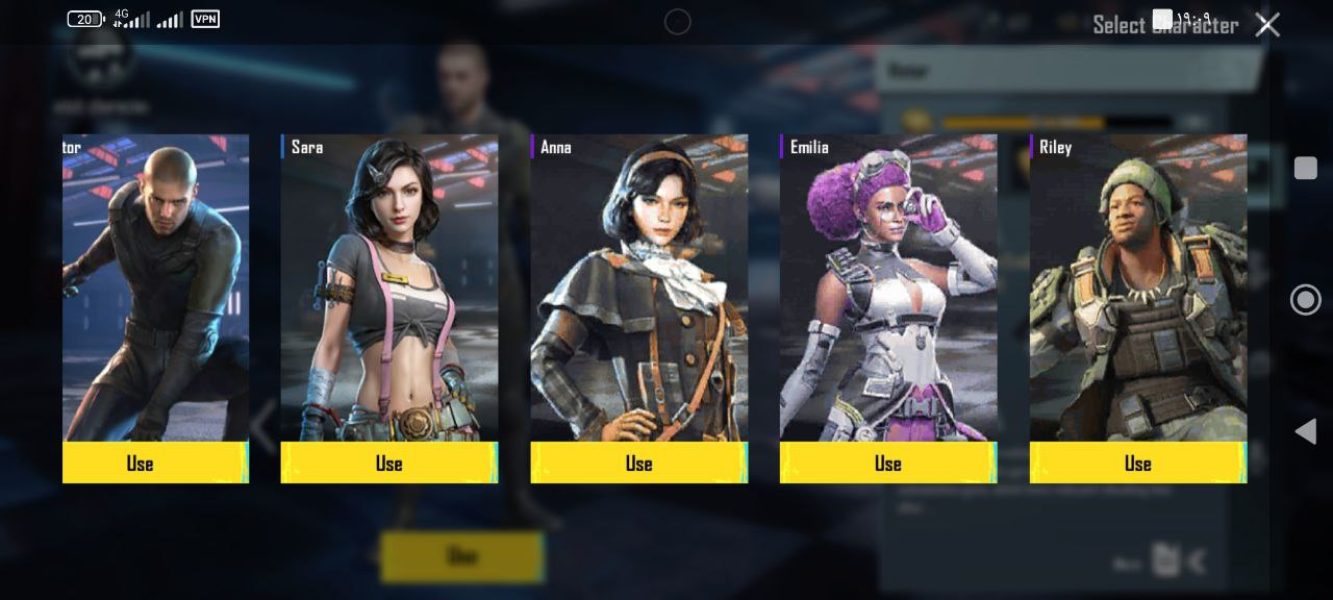Click Use under Riley
Image resolution: width=1333 pixels, height=600 pixels.
point(1138,463)
